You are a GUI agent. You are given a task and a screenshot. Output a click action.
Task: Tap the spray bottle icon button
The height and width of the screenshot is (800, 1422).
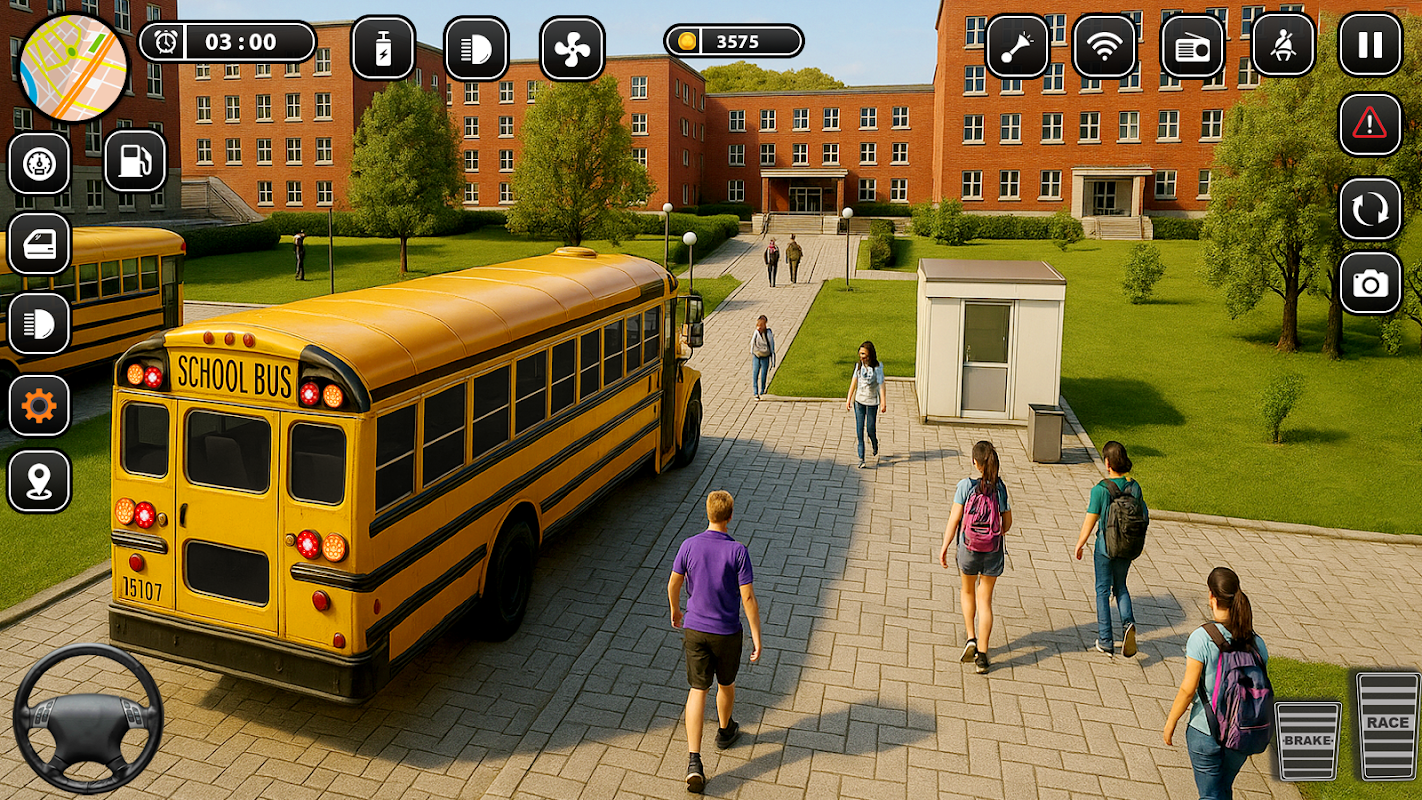pyautogui.click(x=383, y=48)
